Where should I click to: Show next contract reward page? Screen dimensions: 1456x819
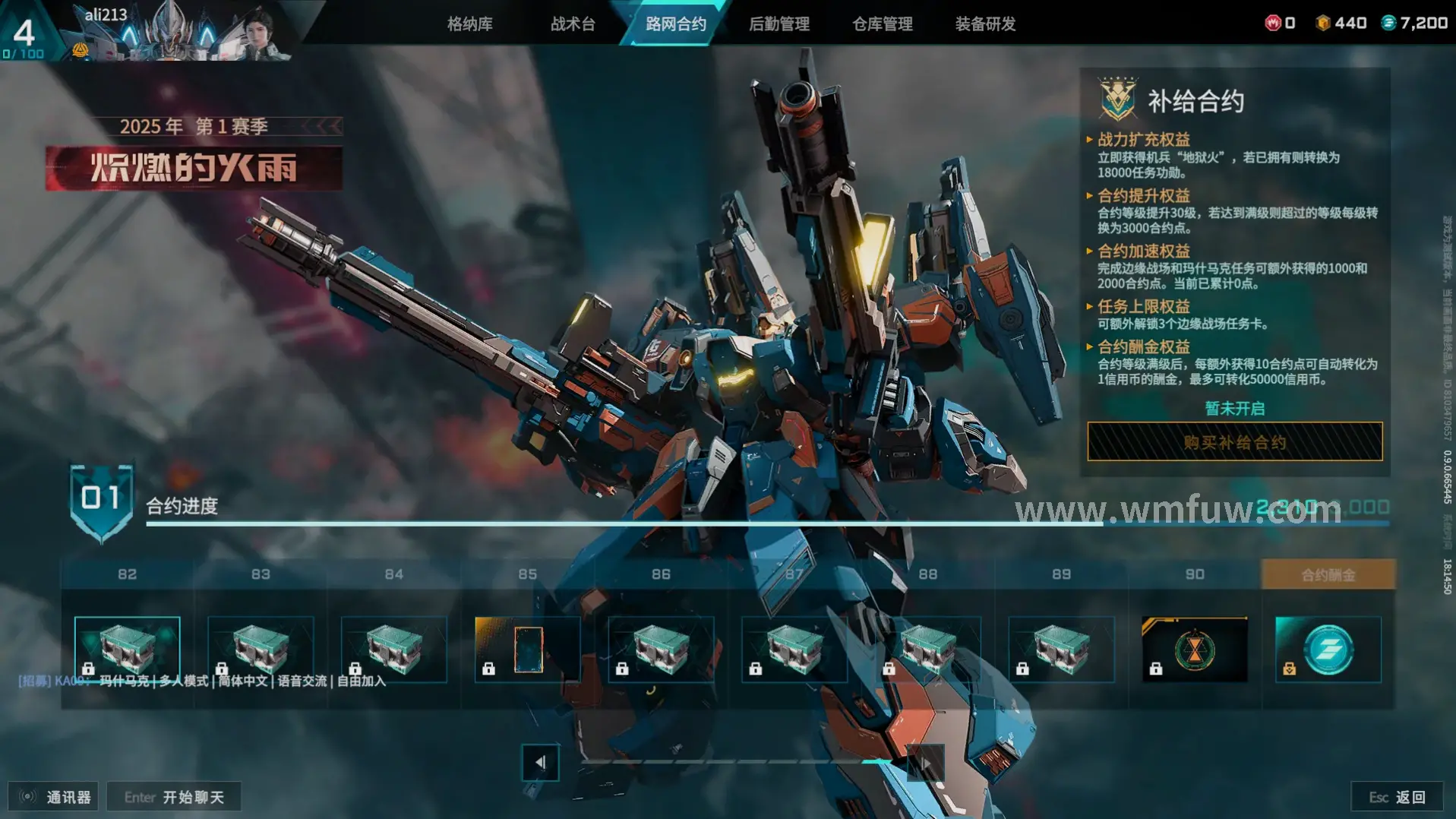925,762
